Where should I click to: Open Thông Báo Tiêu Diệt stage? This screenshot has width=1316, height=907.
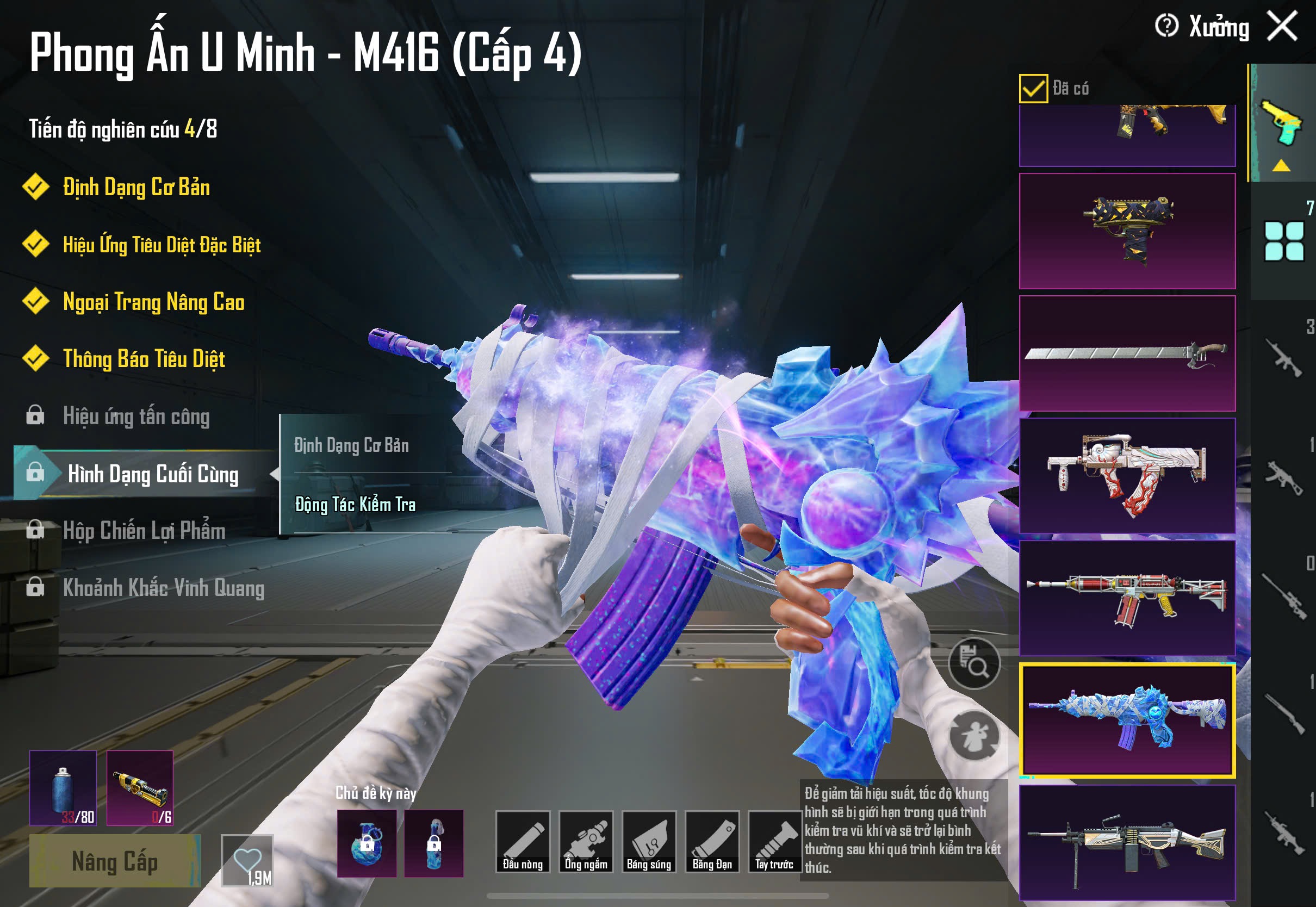[144, 359]
